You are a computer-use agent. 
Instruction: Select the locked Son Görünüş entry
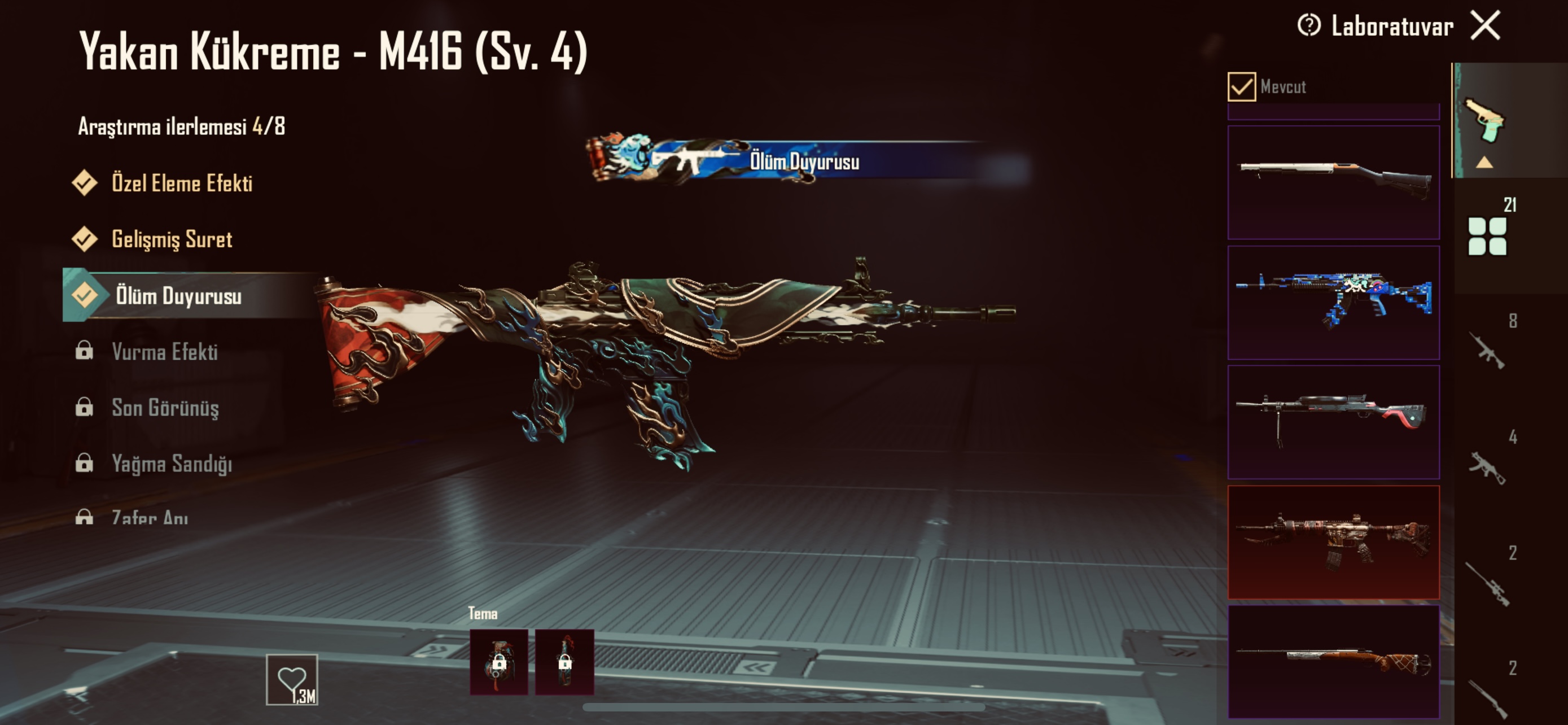(x=164, y=408)
